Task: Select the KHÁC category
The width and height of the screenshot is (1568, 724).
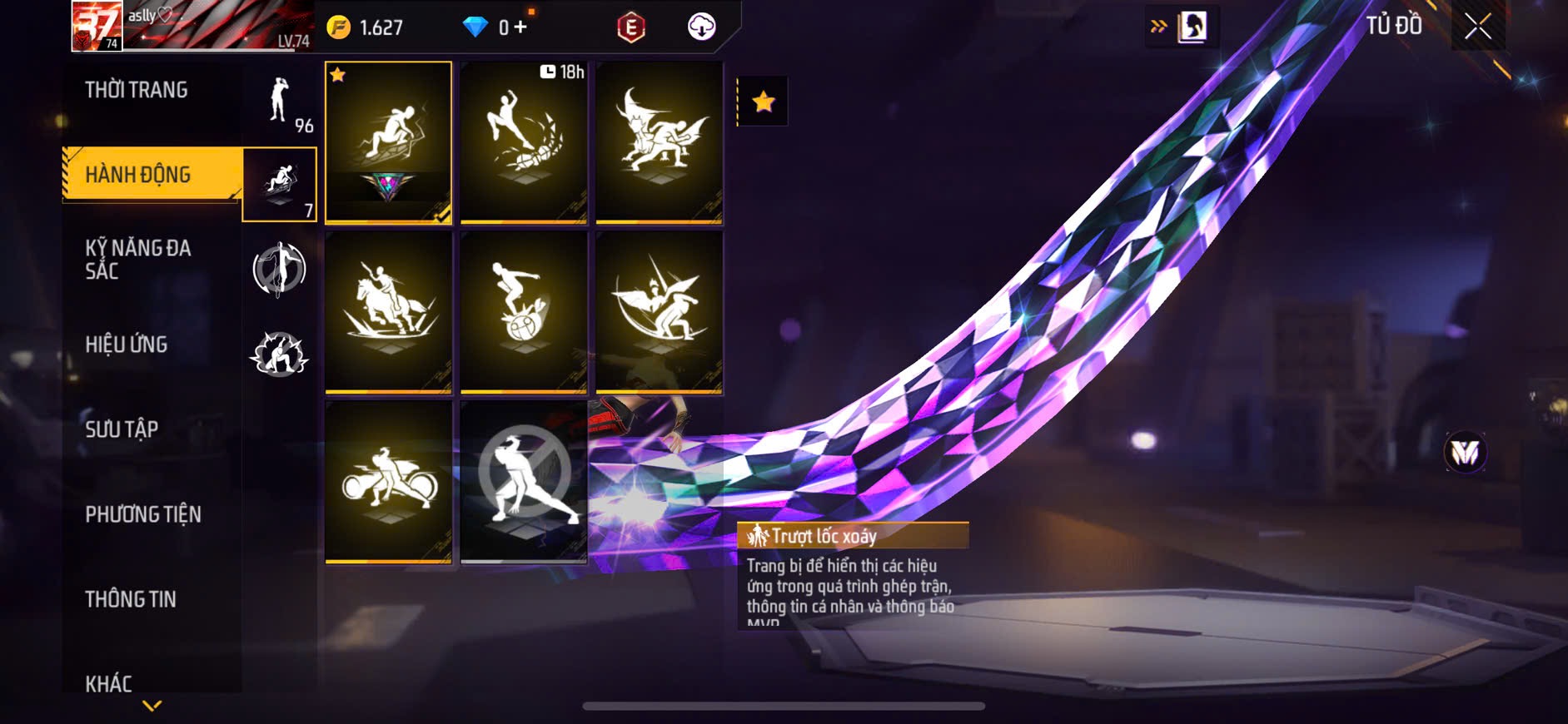Action: 108,684
